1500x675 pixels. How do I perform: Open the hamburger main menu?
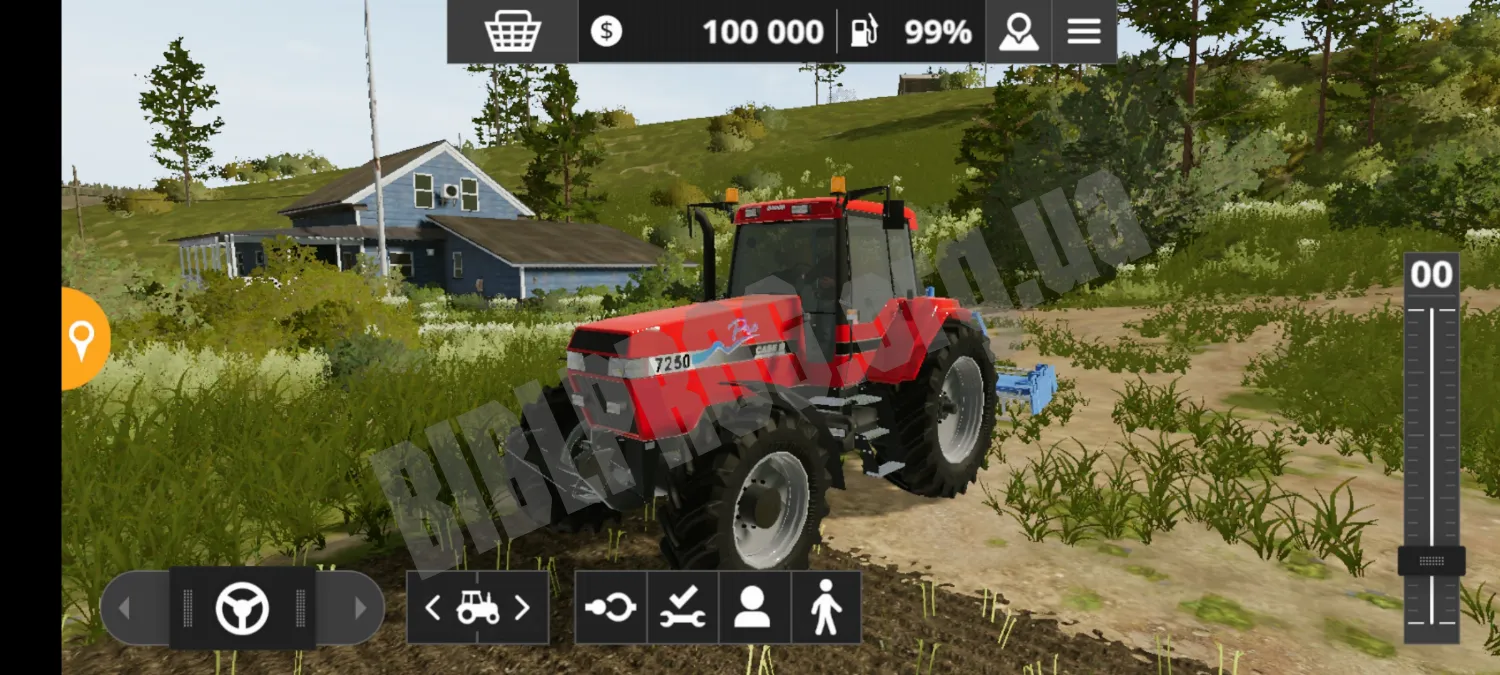tap(1084, 32)
